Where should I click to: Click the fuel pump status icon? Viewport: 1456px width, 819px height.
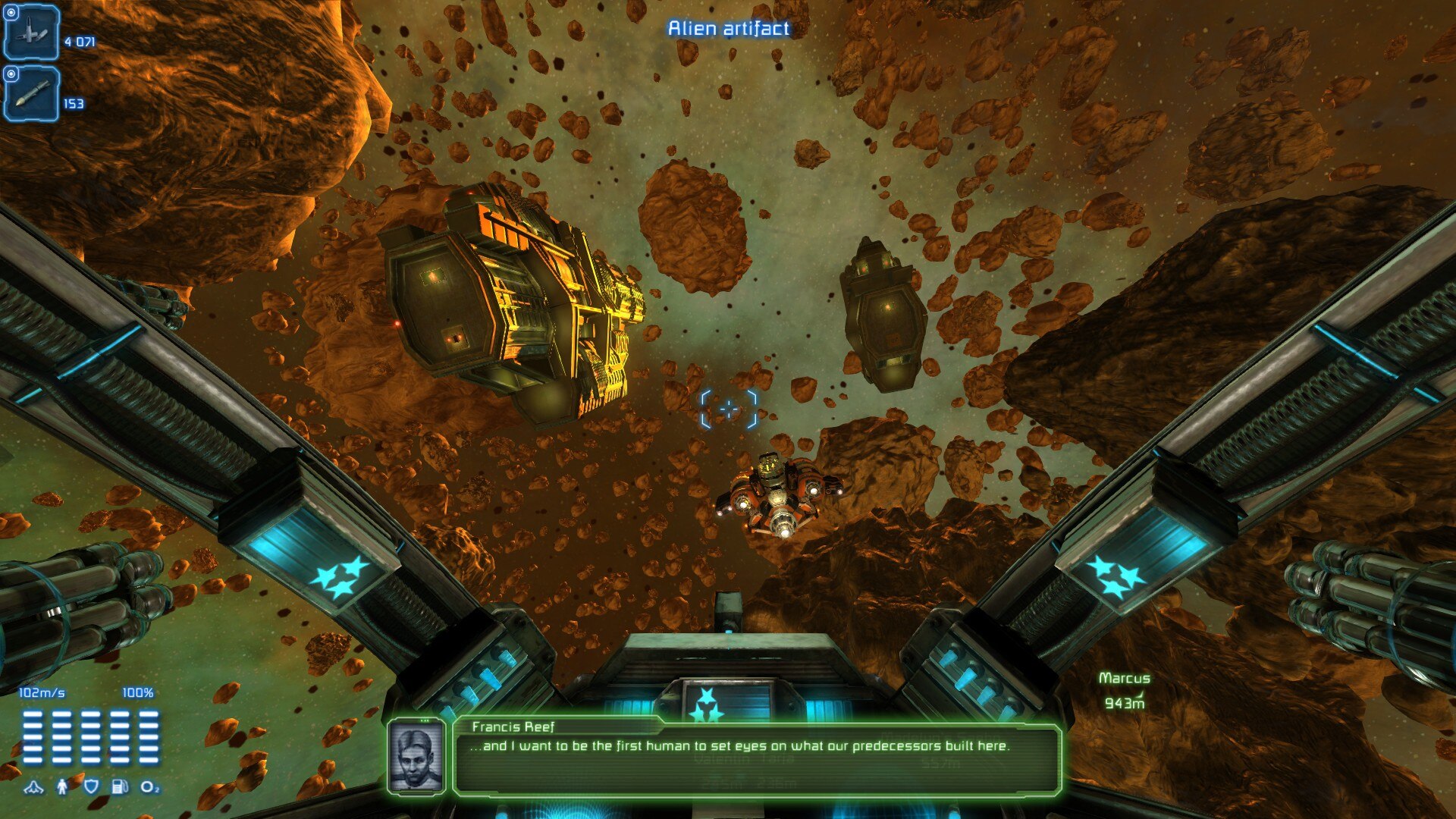[x=120, y=786]
